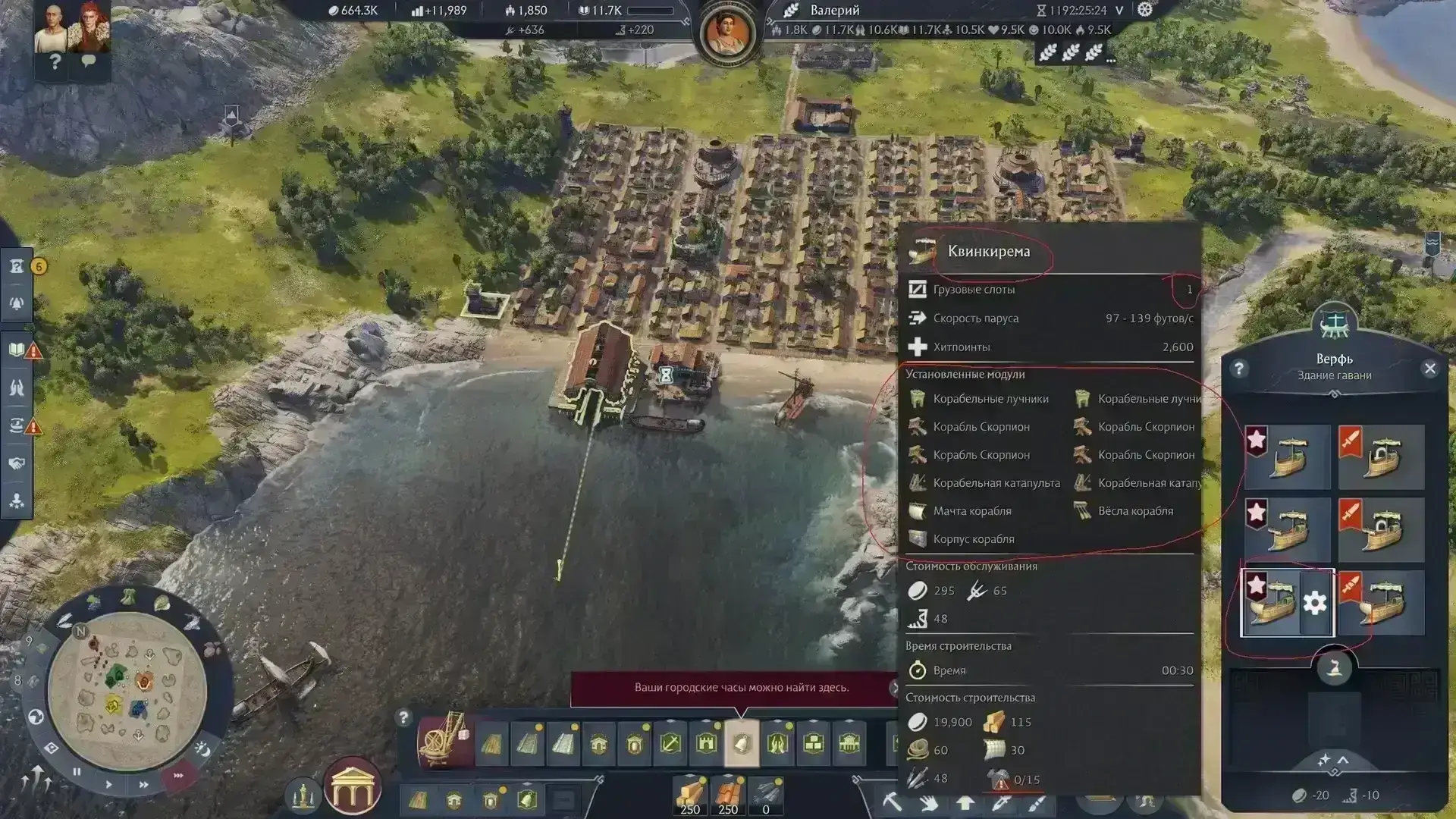Open the chat speech bubble icon
1456x819 pixels.
pos(89,61)
